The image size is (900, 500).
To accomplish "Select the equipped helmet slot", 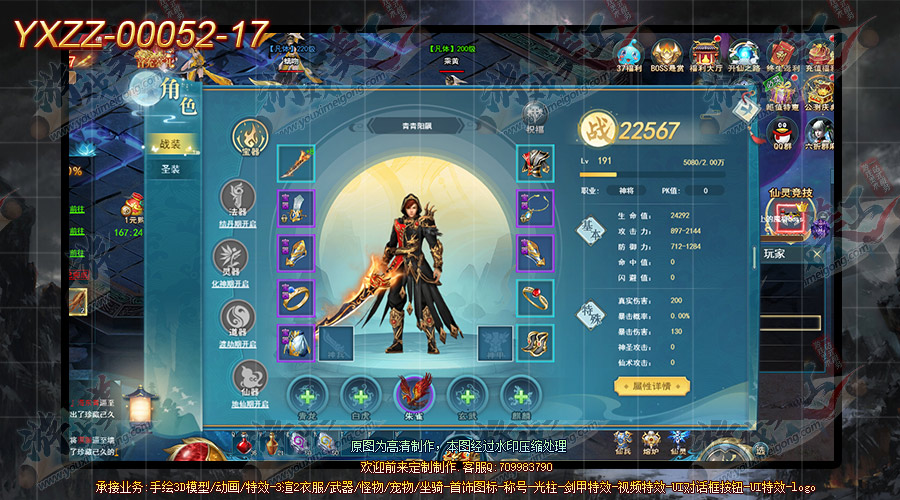I will pos(535,163).
